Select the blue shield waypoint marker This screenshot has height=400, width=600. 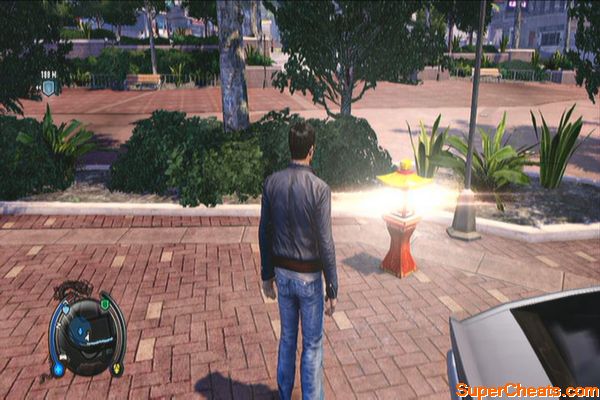coord(48,87)
